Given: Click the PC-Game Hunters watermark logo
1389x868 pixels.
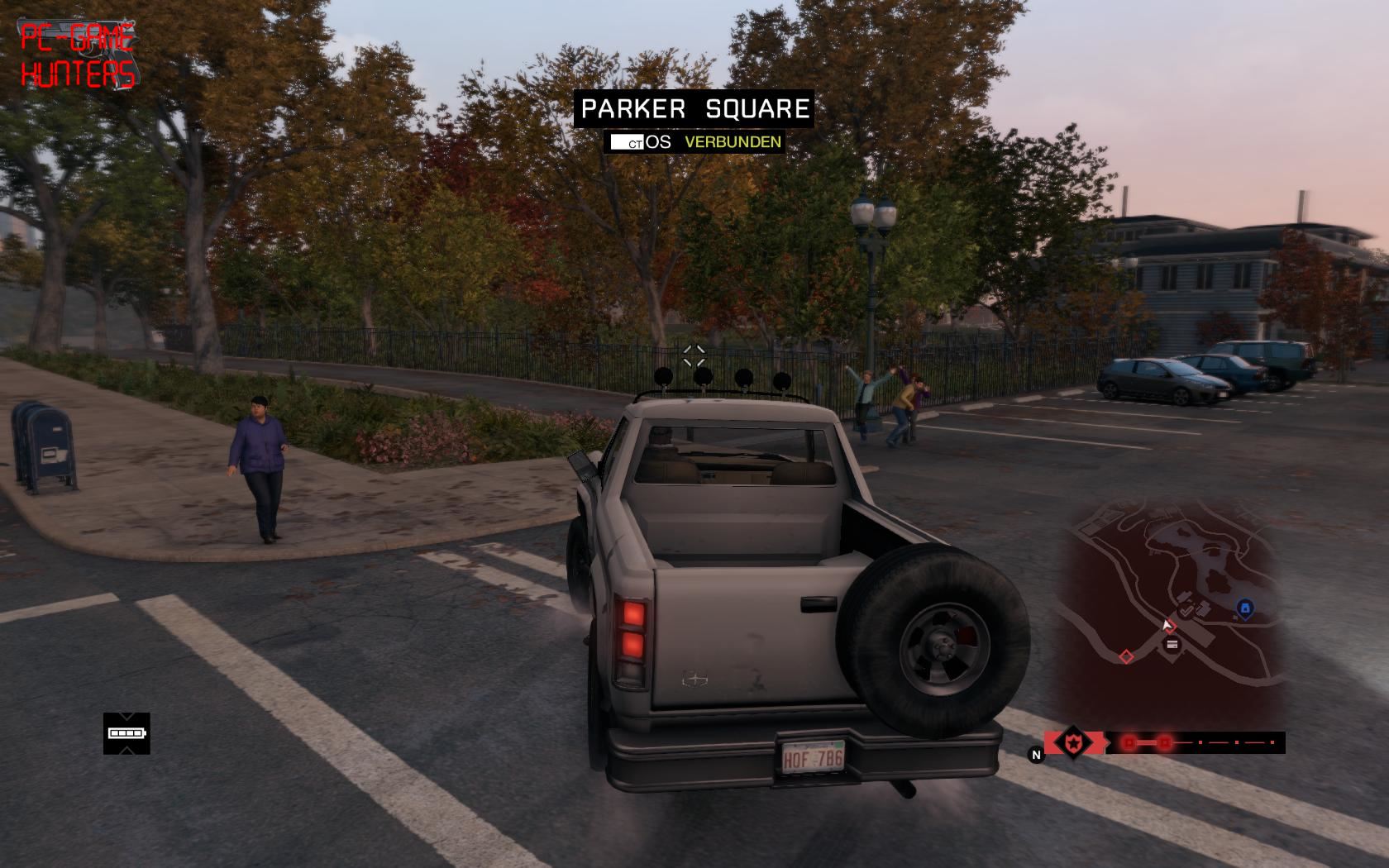Looking at the screenshot, I should pyautogui.click(x=78, y=55).
